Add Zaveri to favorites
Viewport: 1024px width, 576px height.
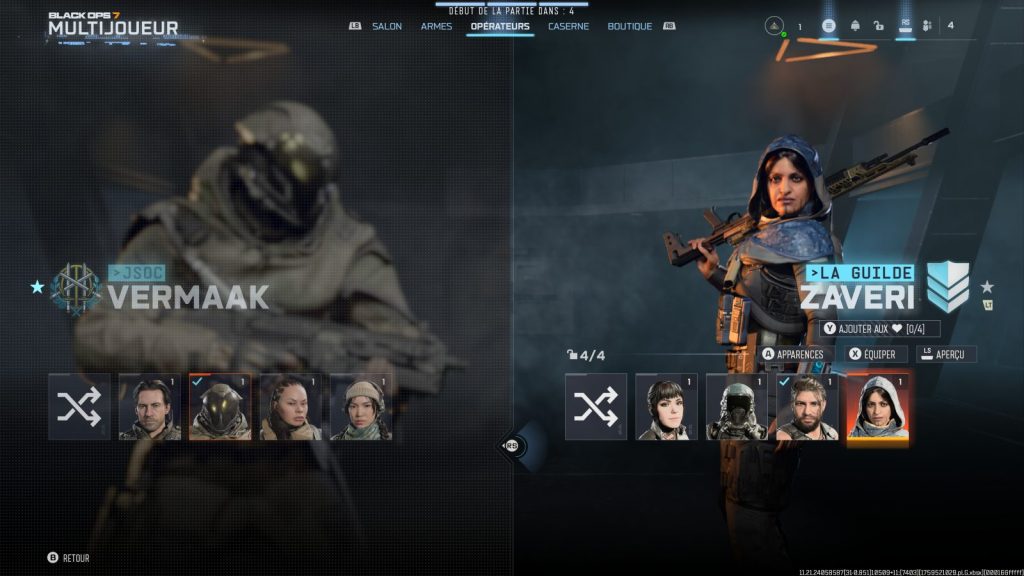[879, 329]
